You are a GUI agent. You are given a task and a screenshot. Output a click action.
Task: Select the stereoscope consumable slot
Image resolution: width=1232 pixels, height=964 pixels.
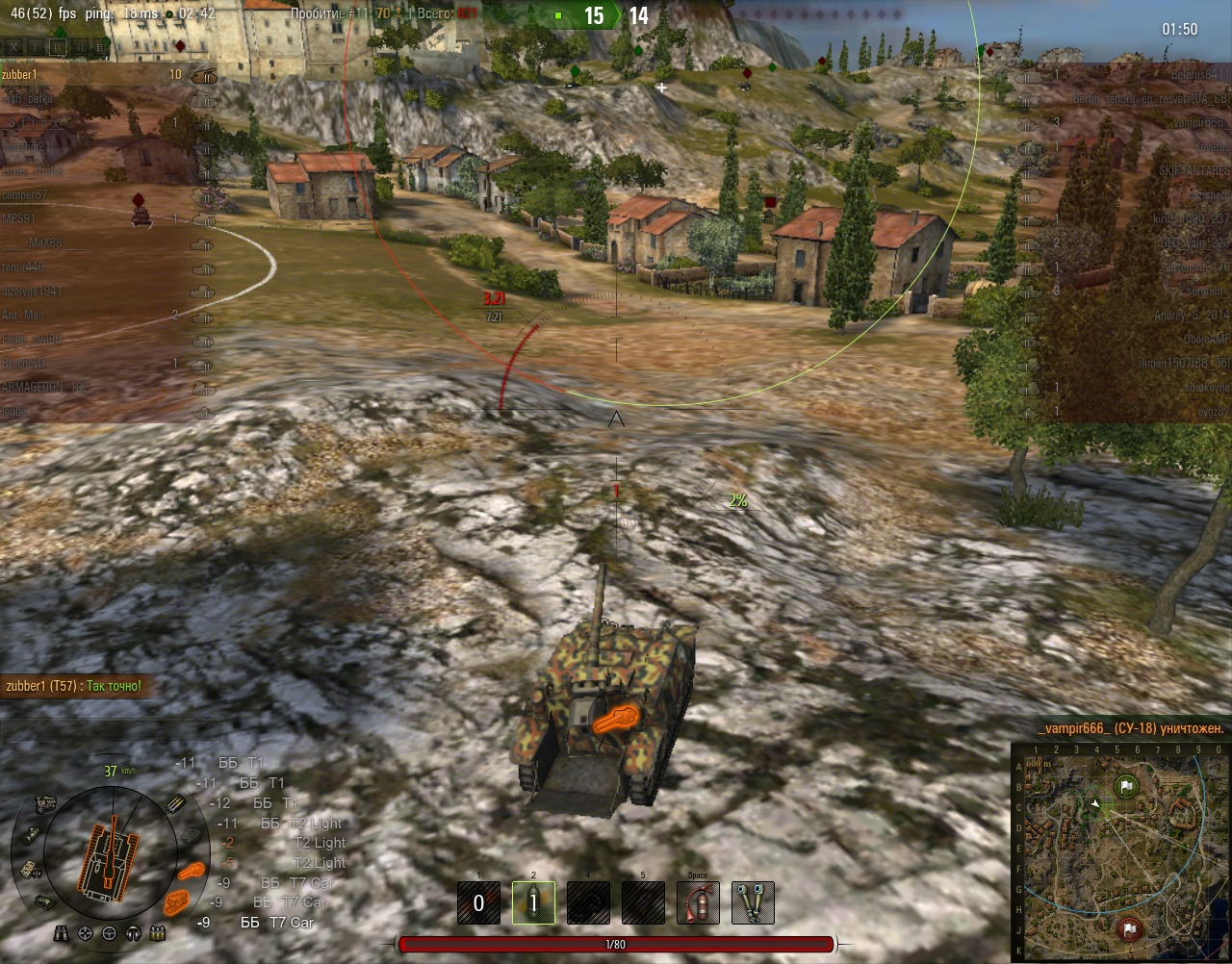[x=753, y=903]
